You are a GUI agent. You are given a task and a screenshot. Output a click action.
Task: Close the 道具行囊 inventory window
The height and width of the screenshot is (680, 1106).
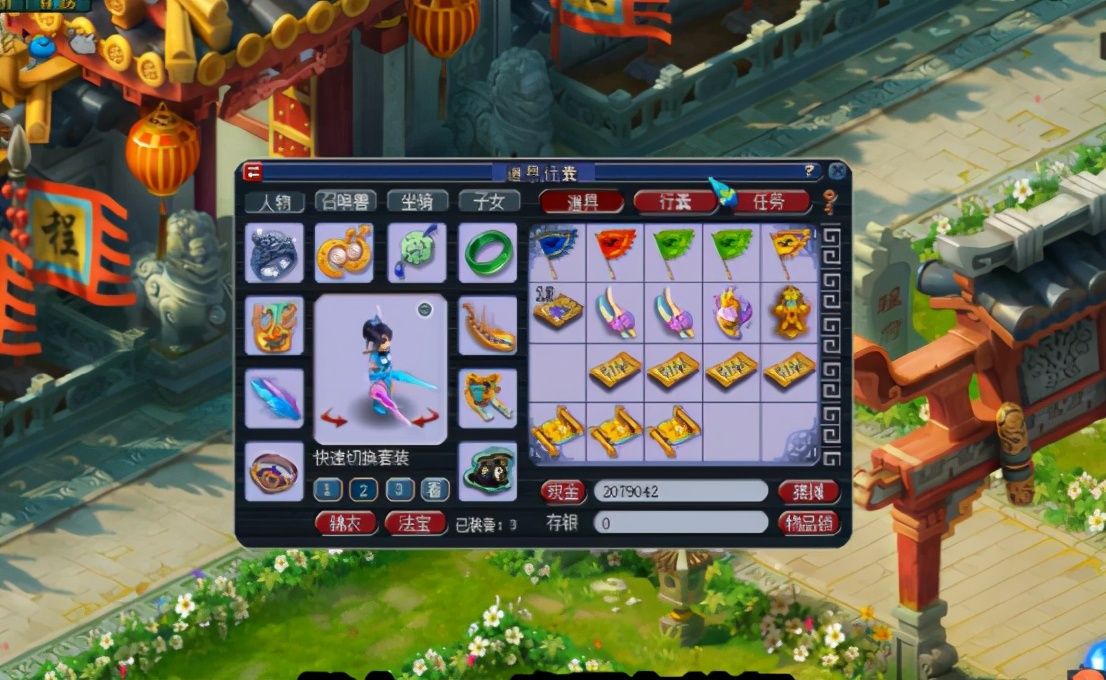click(x=837, y=171)
